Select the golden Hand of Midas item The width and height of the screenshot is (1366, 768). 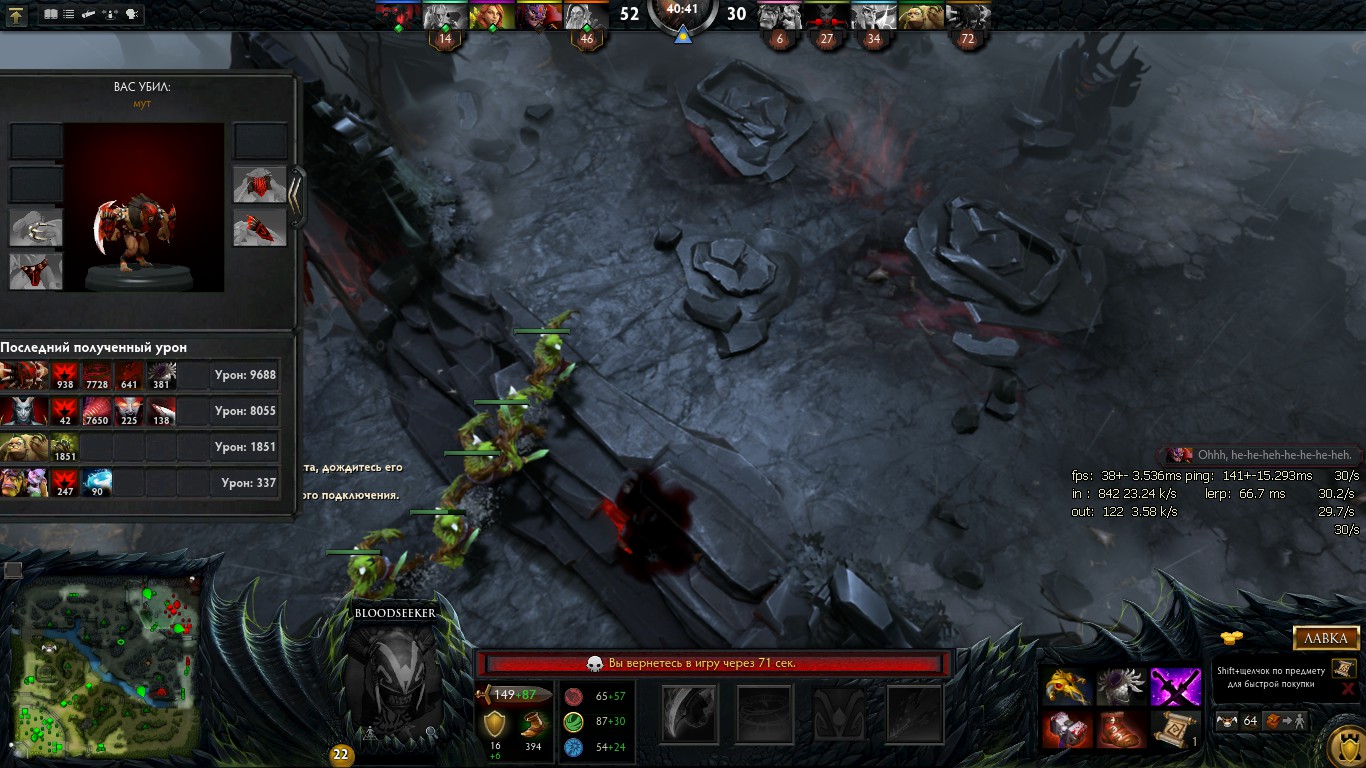tap(1067, 686)
